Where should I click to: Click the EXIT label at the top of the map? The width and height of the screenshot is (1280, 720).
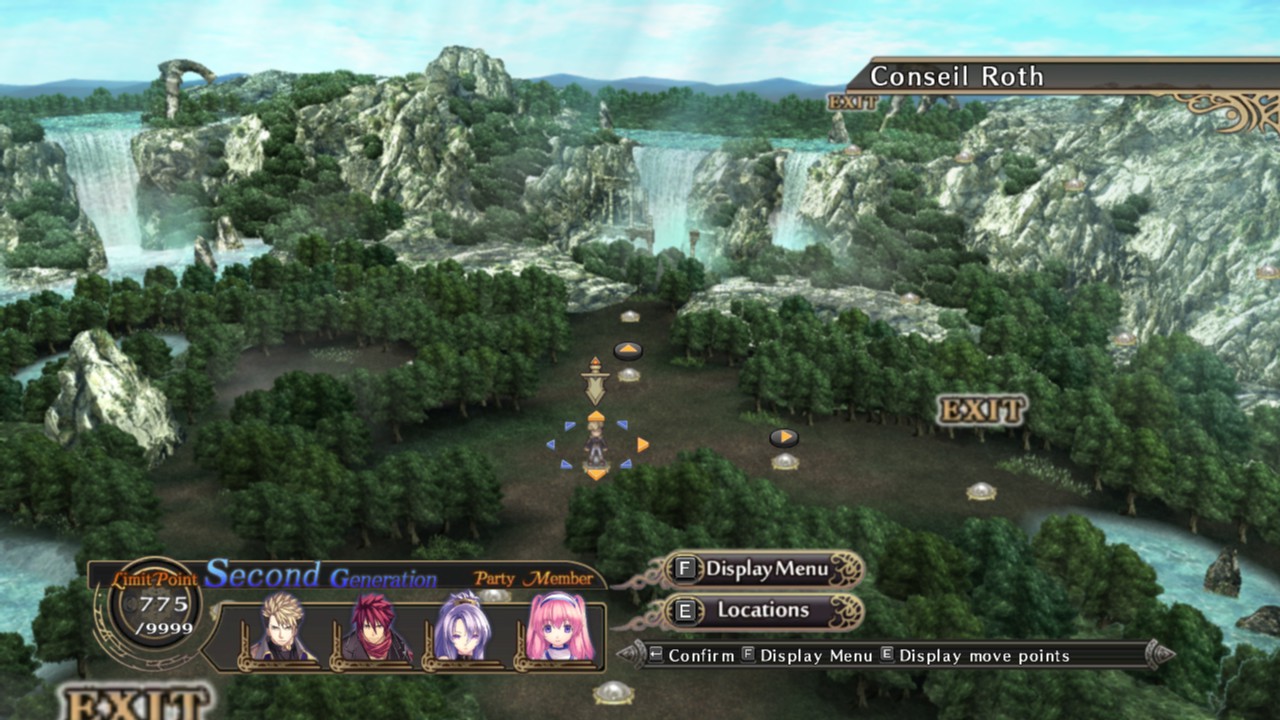click(x=852, y=100)
